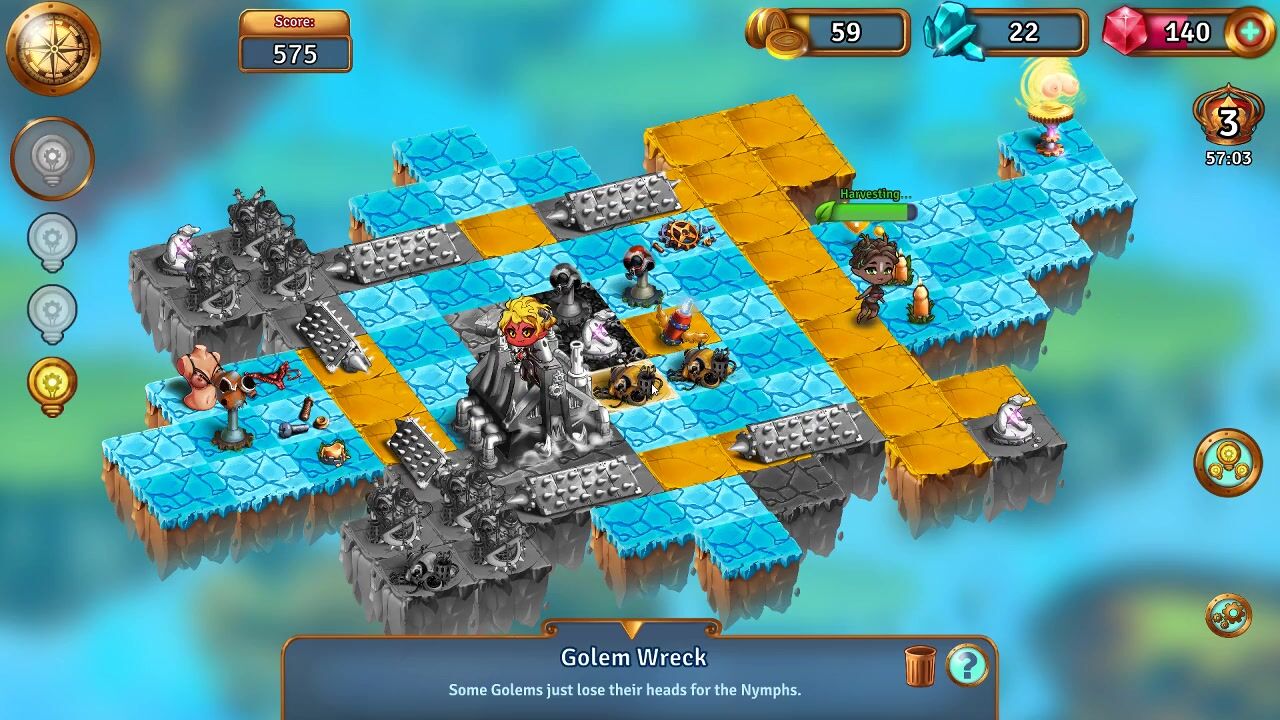
Task: Select the lit golden lightbulb icon
Action: pyautogui.click(x=52, y=385)
